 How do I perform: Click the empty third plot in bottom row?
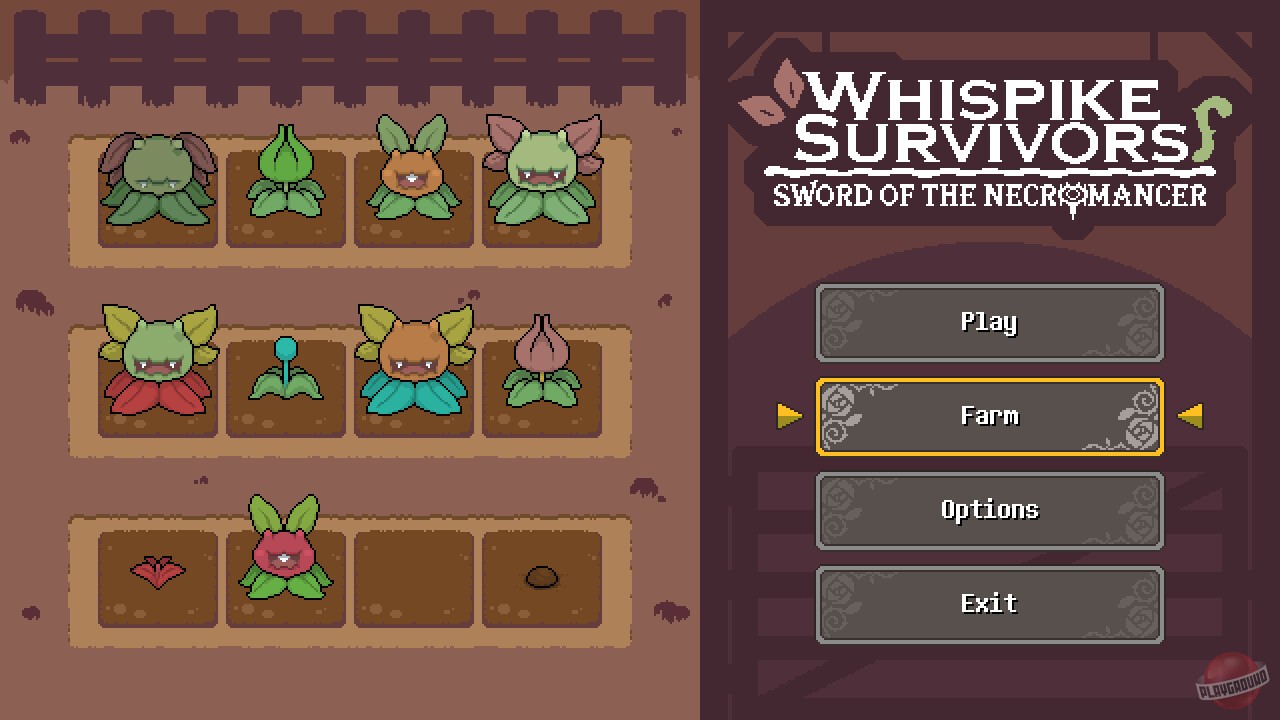click(413, 580)
